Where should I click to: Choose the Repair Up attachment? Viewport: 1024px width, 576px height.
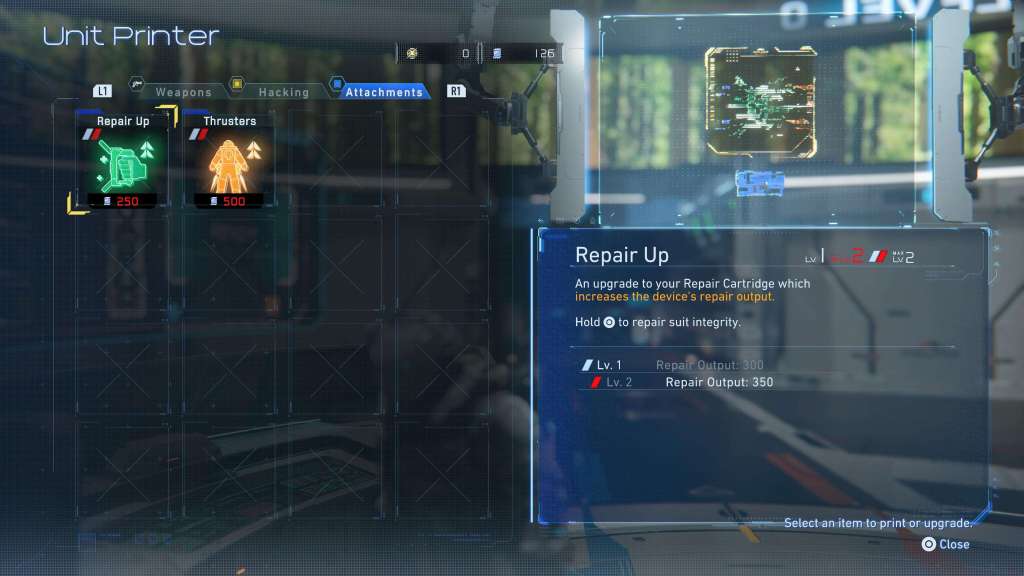click(x=124, y=160)
